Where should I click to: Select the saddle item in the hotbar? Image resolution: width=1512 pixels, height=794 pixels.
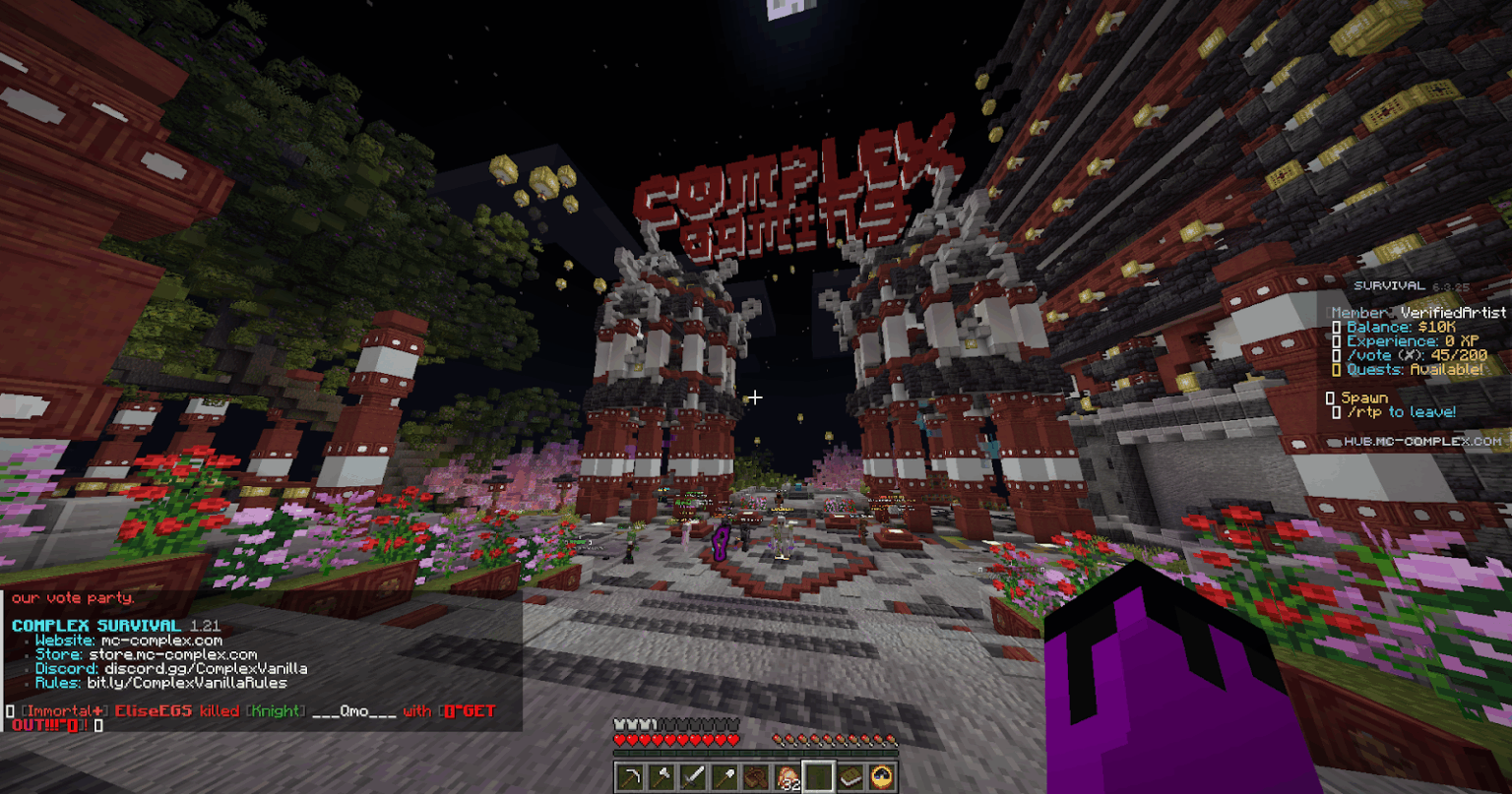[x=758, y=776]
